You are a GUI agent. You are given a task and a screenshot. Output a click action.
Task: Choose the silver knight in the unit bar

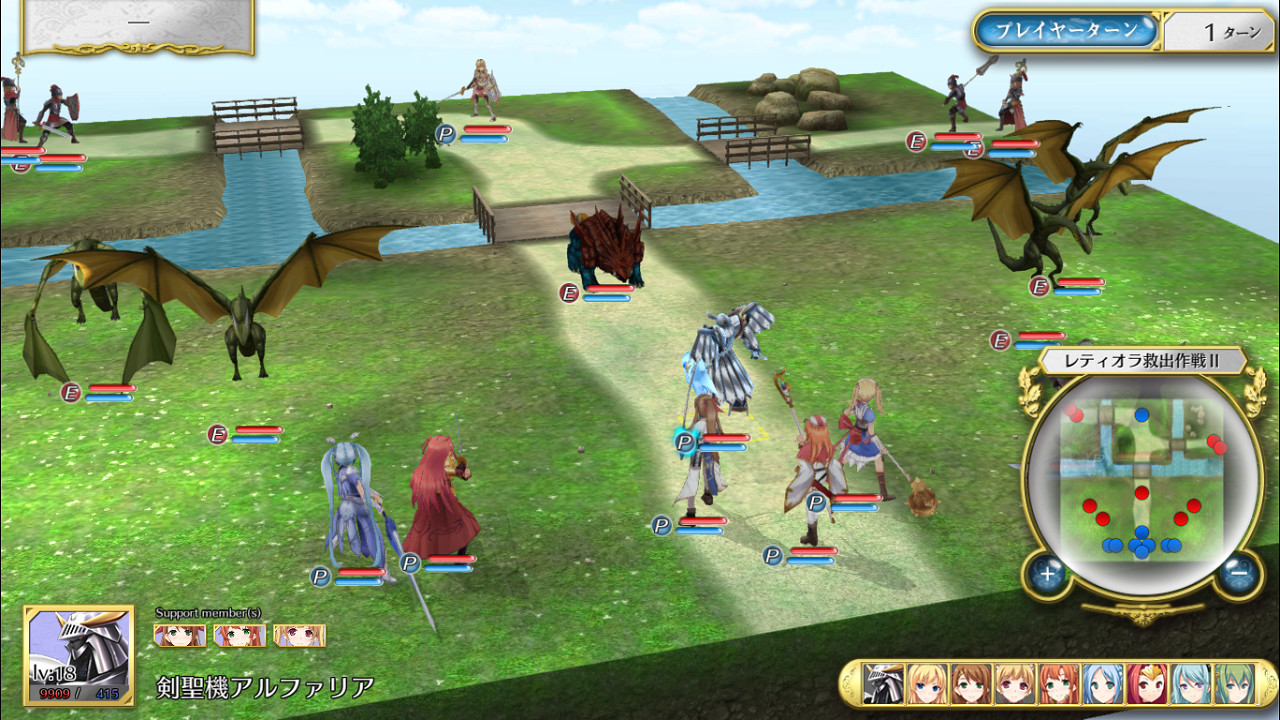coord(883,684)
